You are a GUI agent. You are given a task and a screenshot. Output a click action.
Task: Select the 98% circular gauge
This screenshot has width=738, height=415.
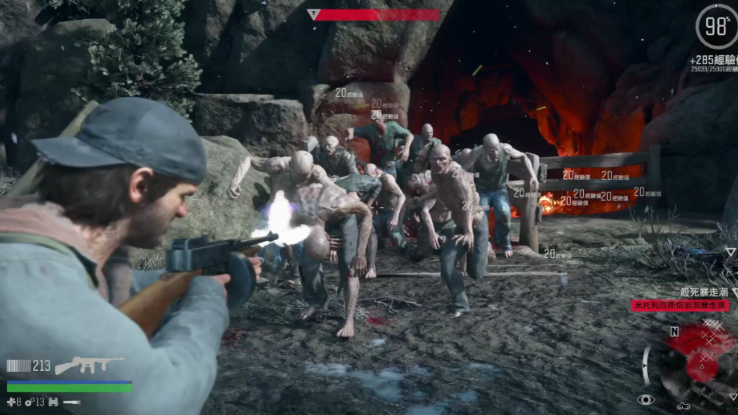(716, 26)
